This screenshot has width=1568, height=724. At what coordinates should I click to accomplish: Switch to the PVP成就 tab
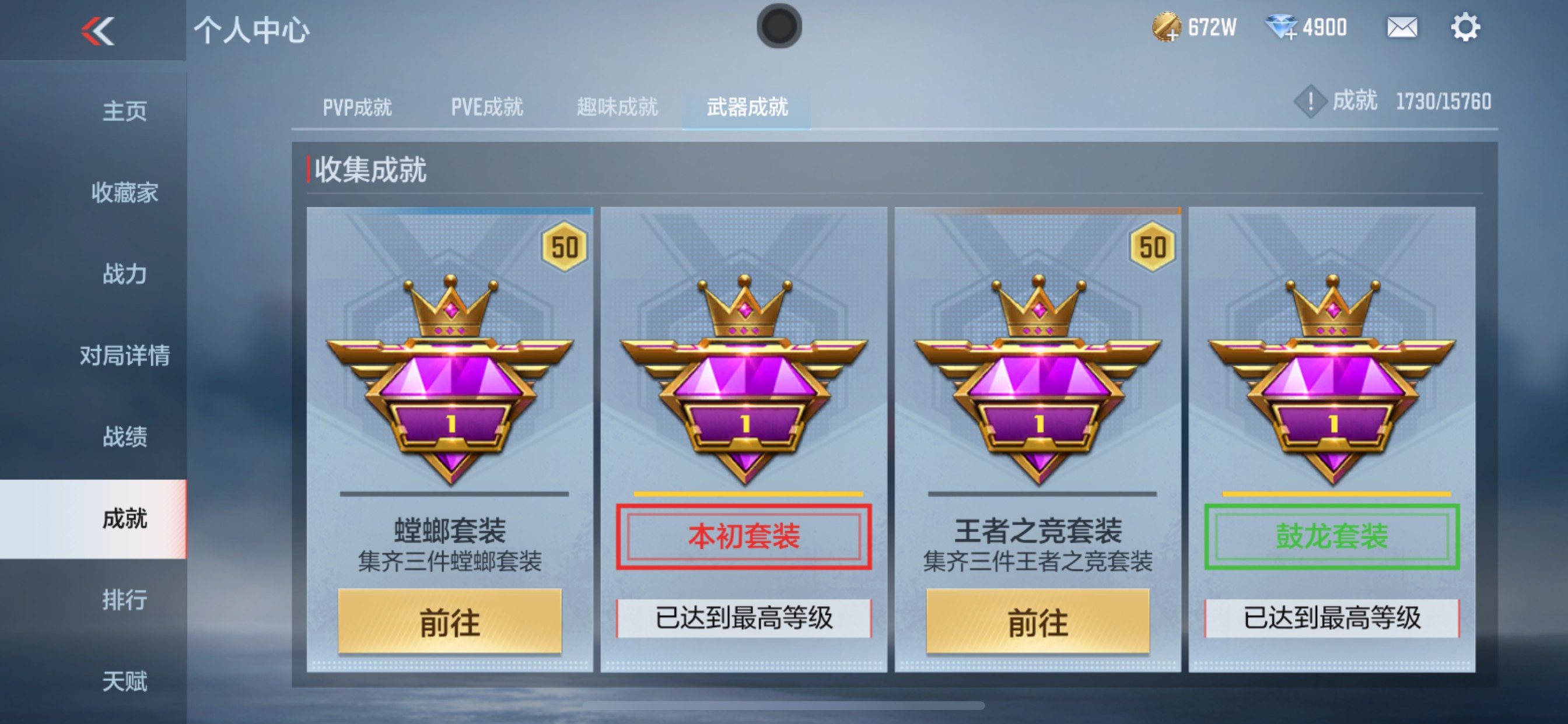(356, 108)
